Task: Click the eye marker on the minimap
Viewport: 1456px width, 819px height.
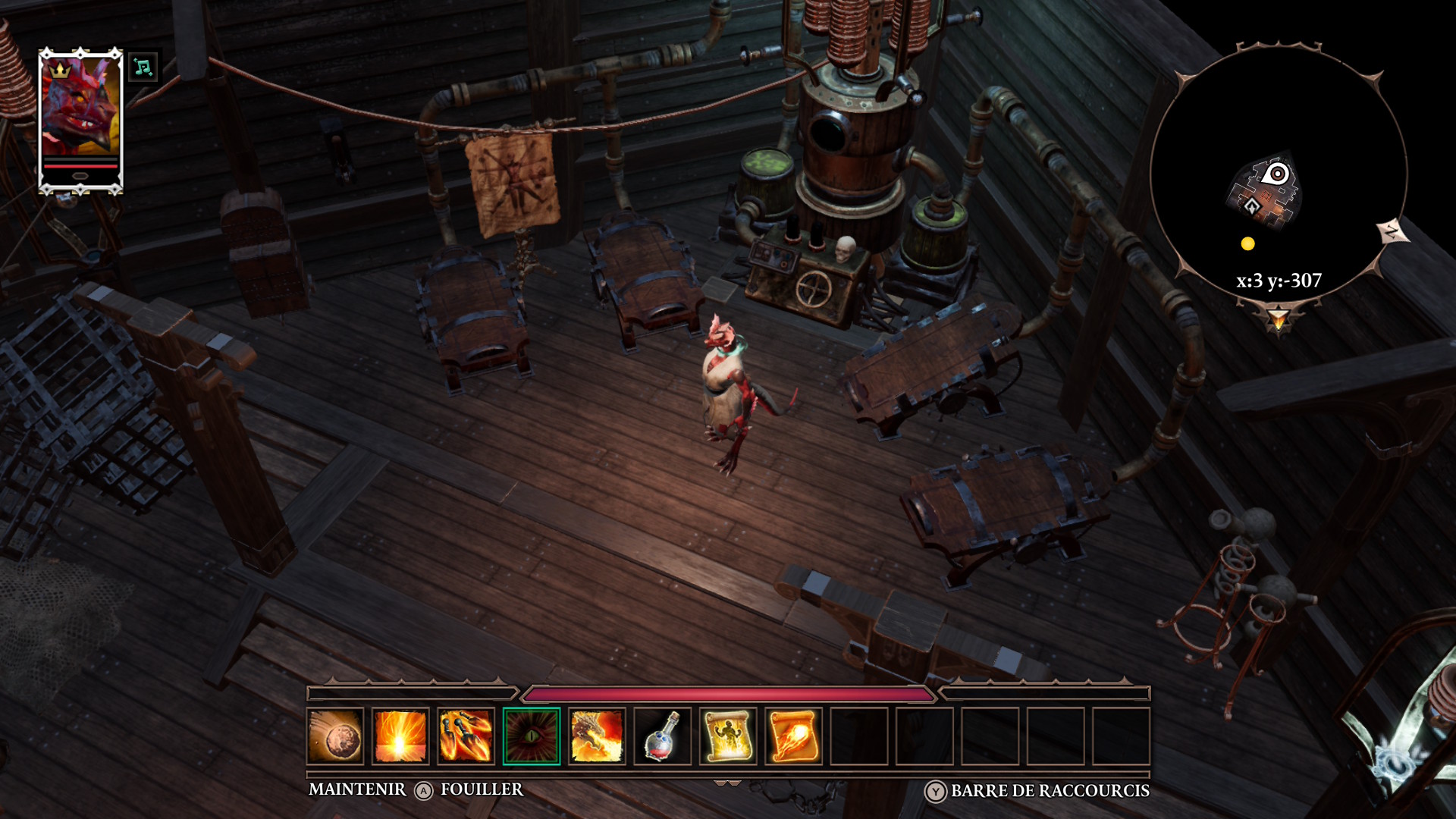Action: pyautogui.click(x=1277, y=174)
